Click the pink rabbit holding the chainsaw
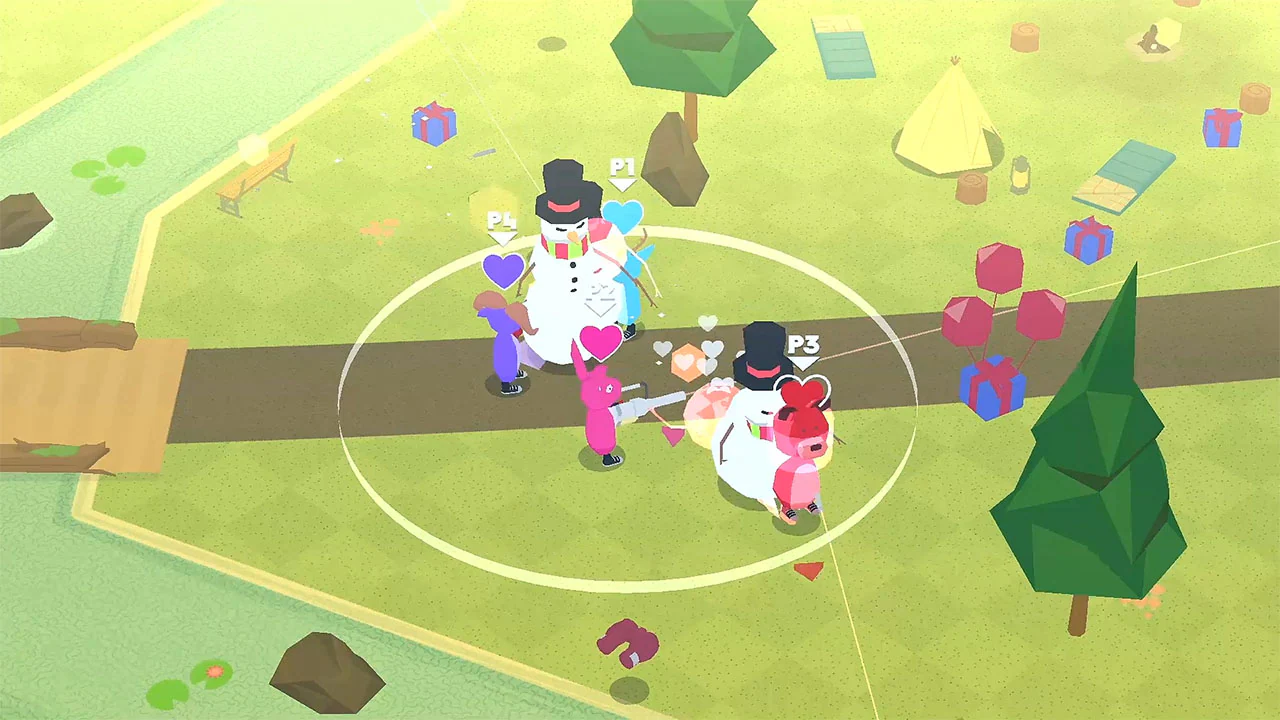The width and height of the screenshot is (1280, 720). (600, 420)
